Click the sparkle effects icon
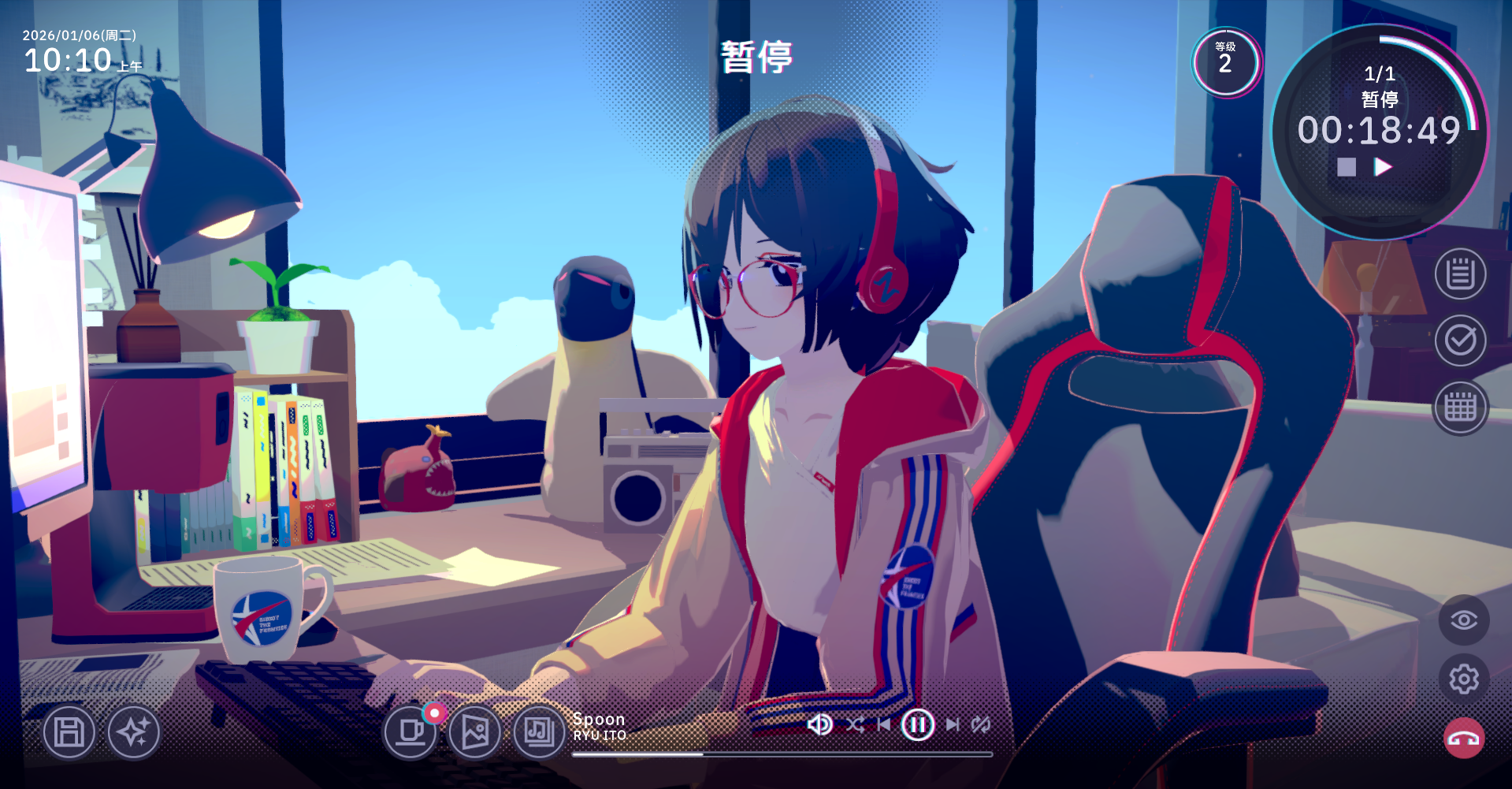The height and width of the screenshot is (789, 1512). tap(134, 732)
